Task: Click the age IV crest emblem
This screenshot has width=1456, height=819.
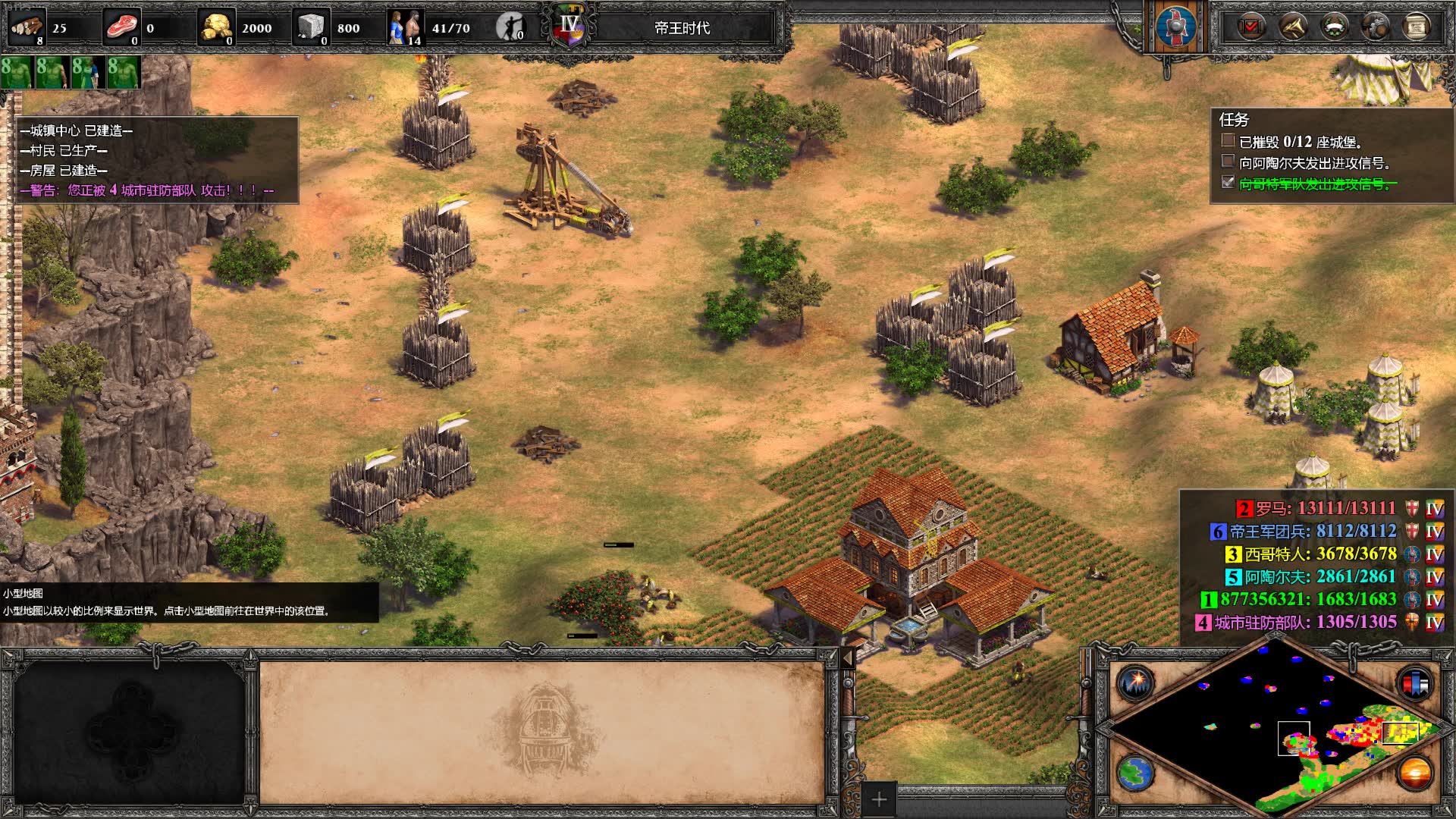Action: [x=570, y=27]
